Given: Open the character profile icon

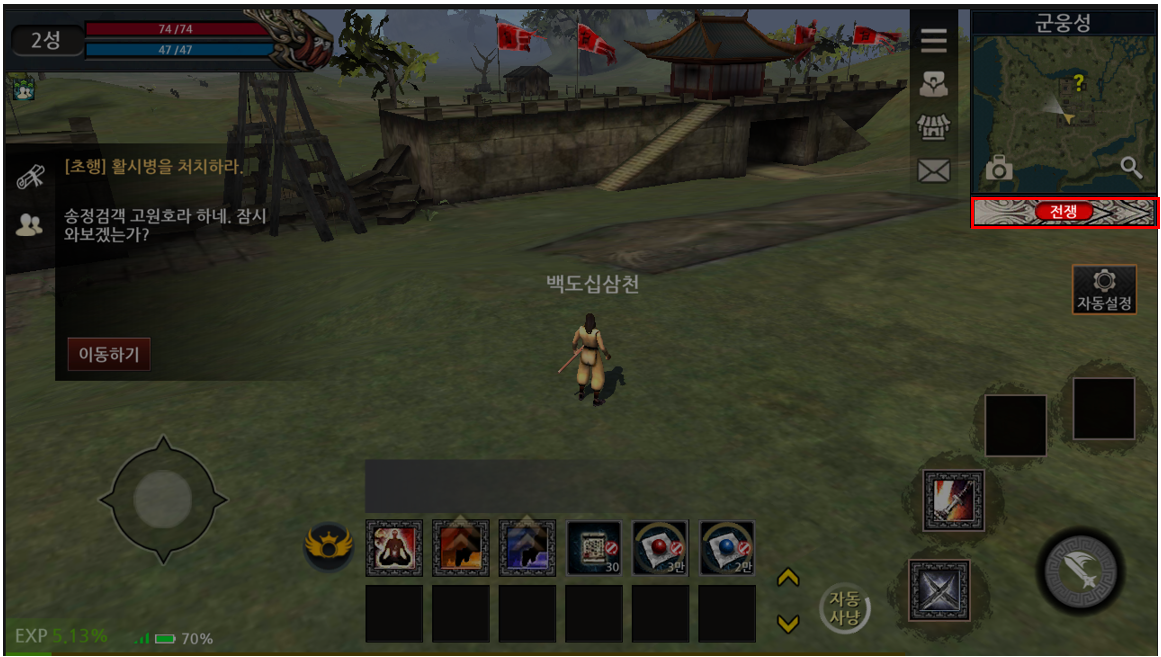Looking at the screenshot, I should 934,86.
